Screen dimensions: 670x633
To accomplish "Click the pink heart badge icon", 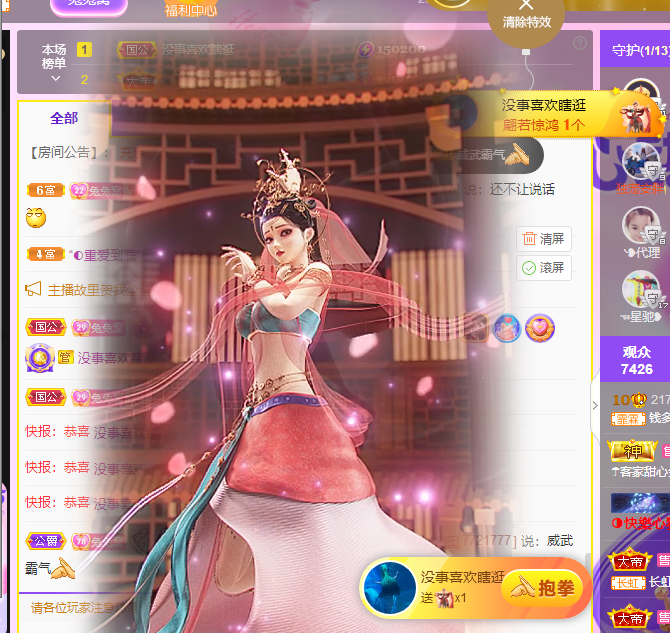I will point(540,327).
